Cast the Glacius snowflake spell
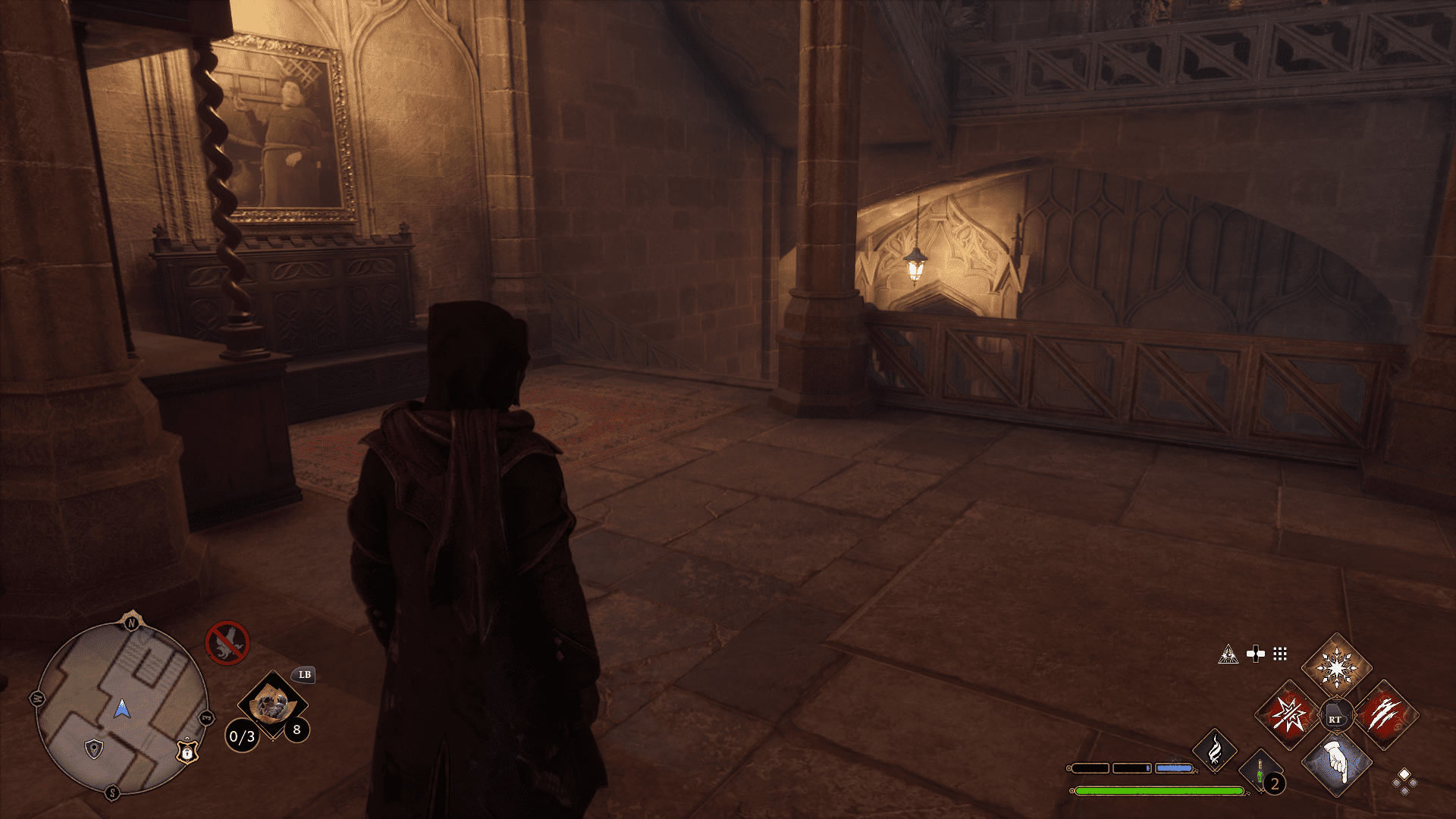 click(x=1336, y=667)
